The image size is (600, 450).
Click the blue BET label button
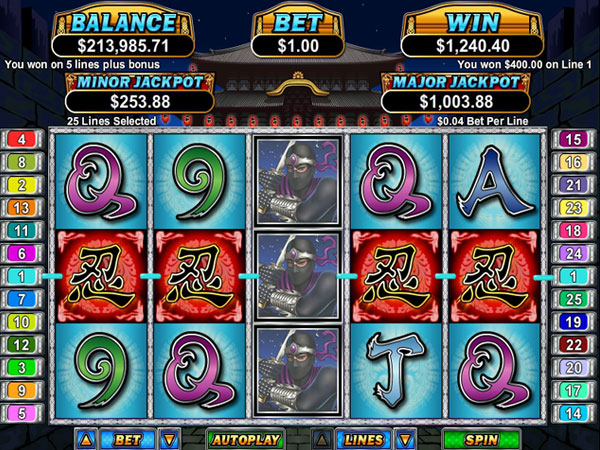[x=127, y=438]
